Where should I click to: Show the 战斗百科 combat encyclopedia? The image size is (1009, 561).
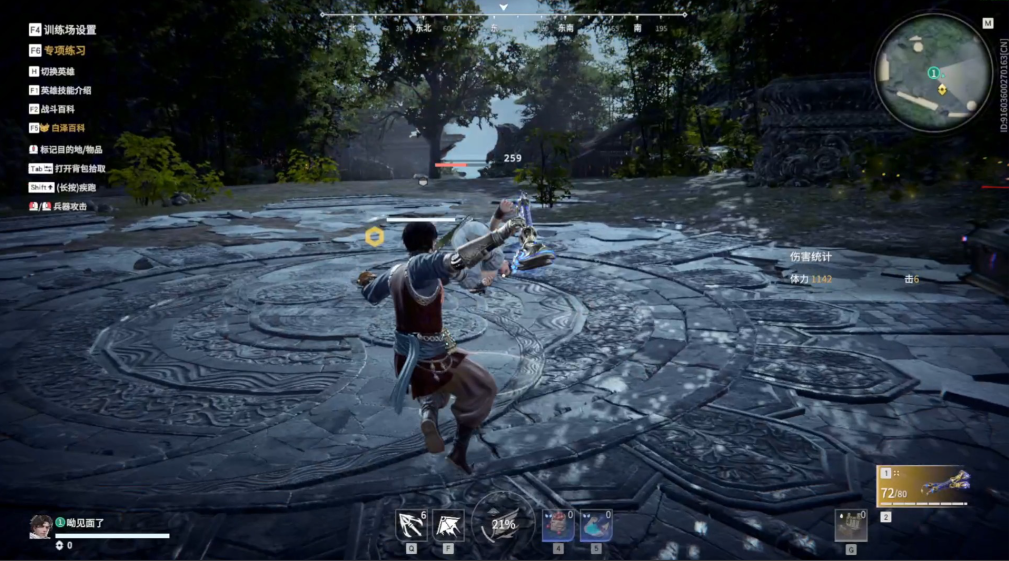click(57, 109)
